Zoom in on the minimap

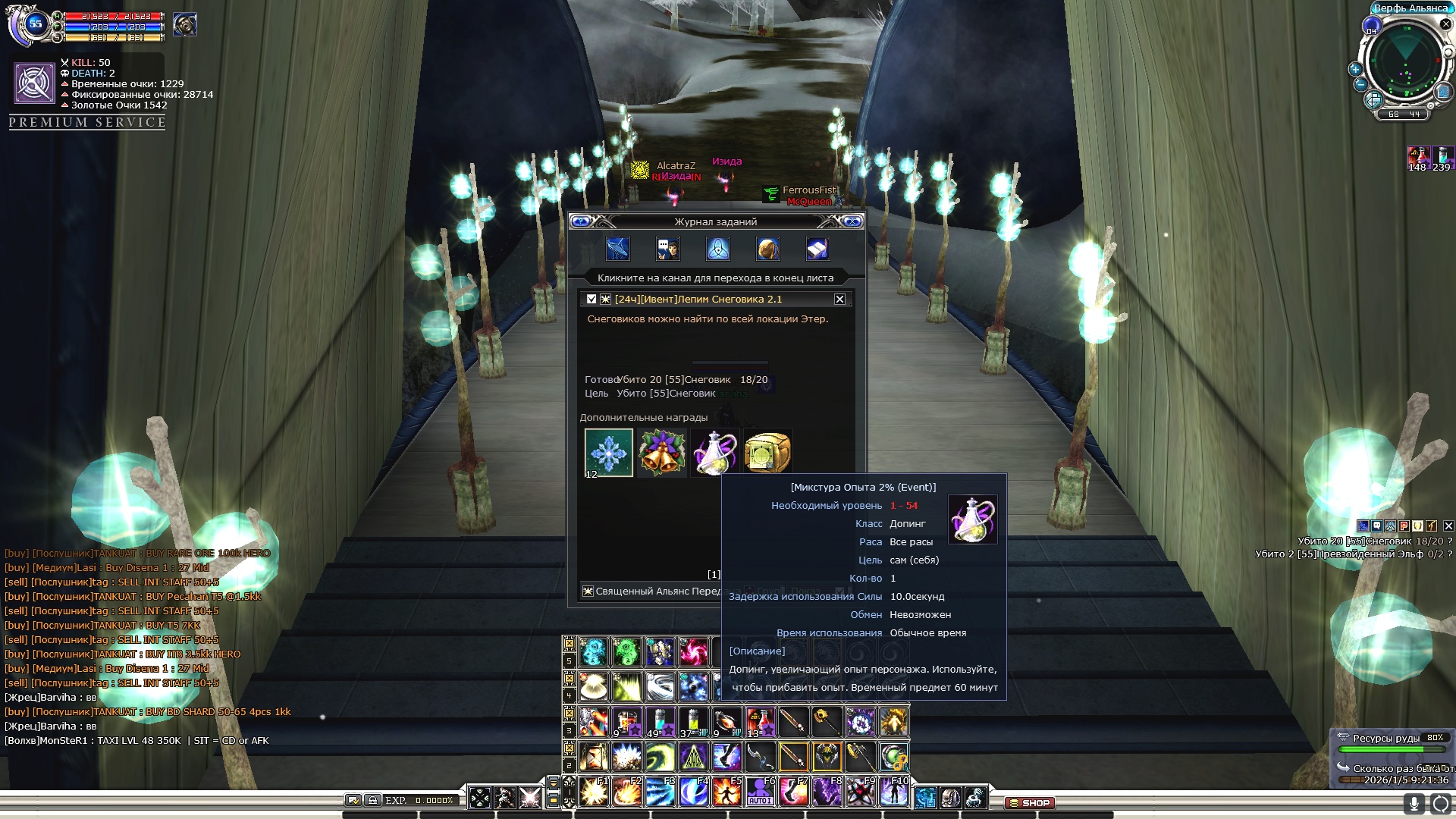[1355, 69]
